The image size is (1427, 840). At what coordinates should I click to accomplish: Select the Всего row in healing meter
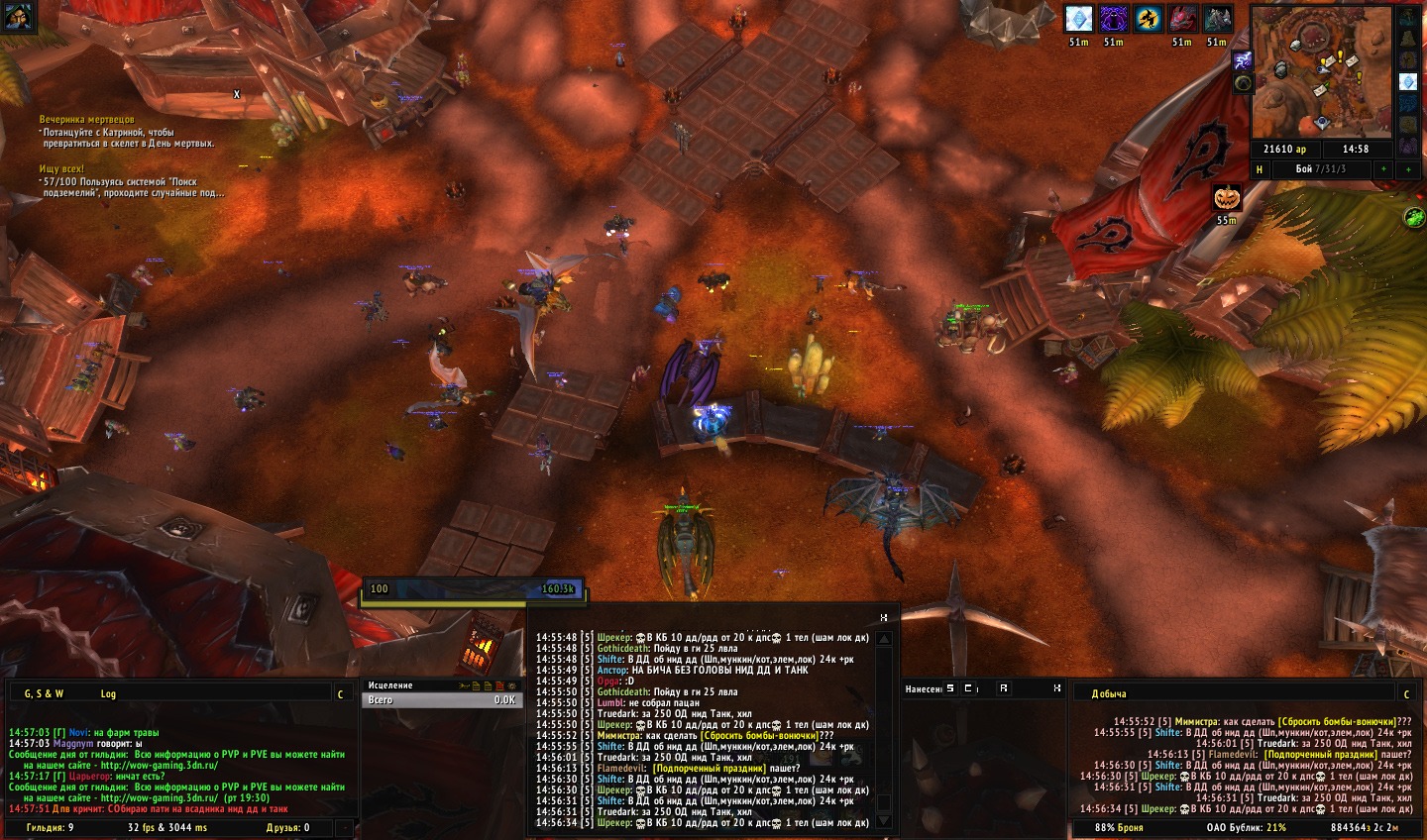(x=441, y=700)
